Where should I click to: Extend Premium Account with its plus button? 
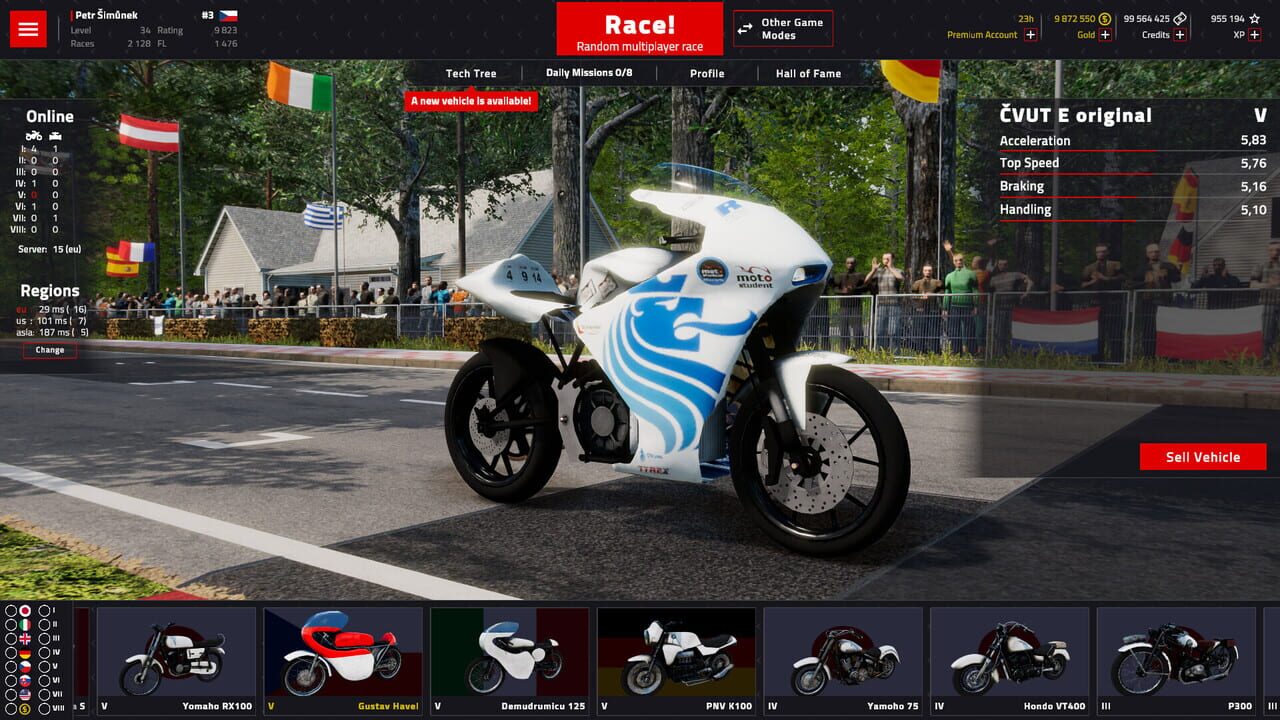[x=1030, y=35]
